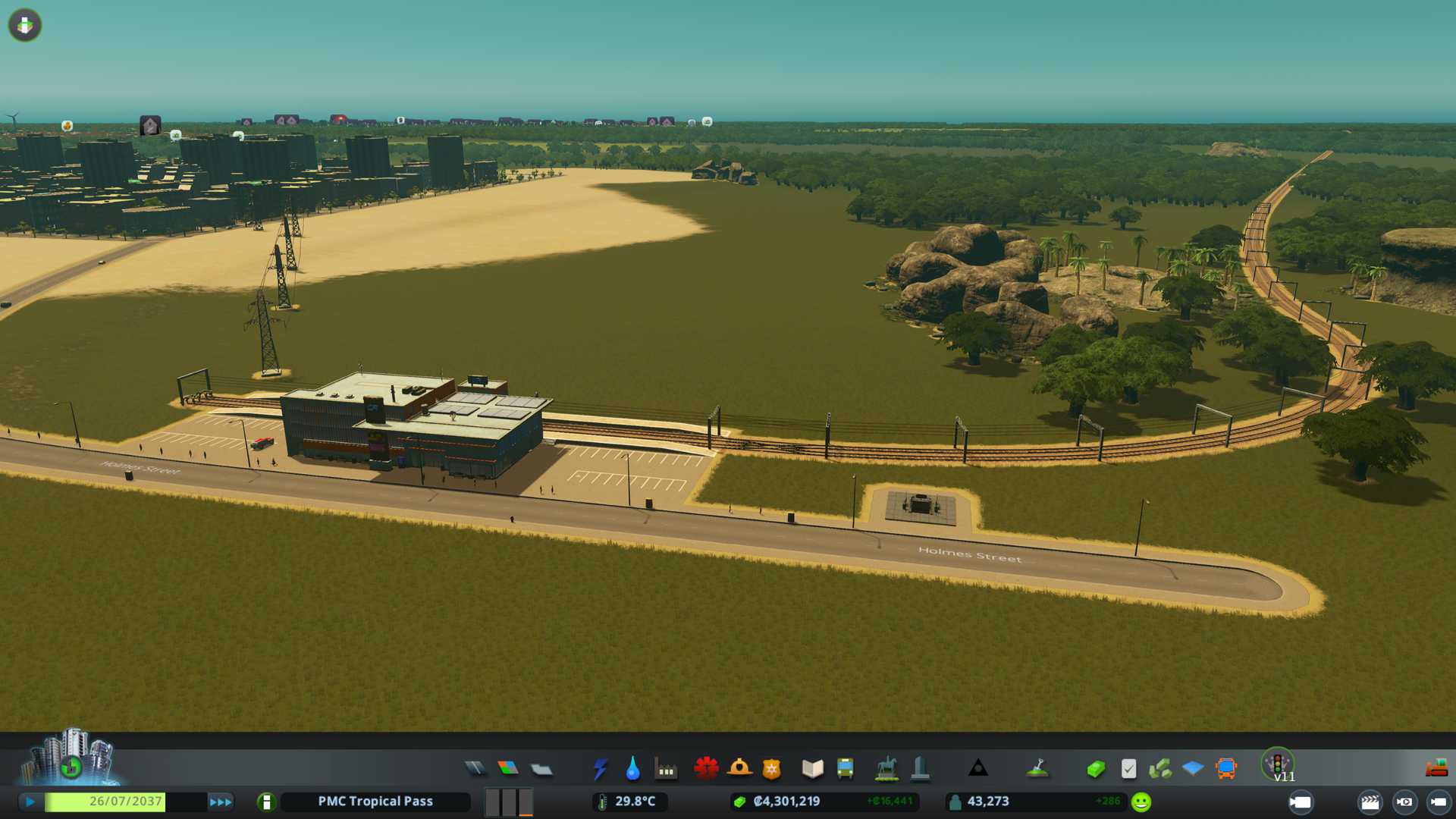Open the city policies checklist
The image size is (1456, 819).
1128,769
